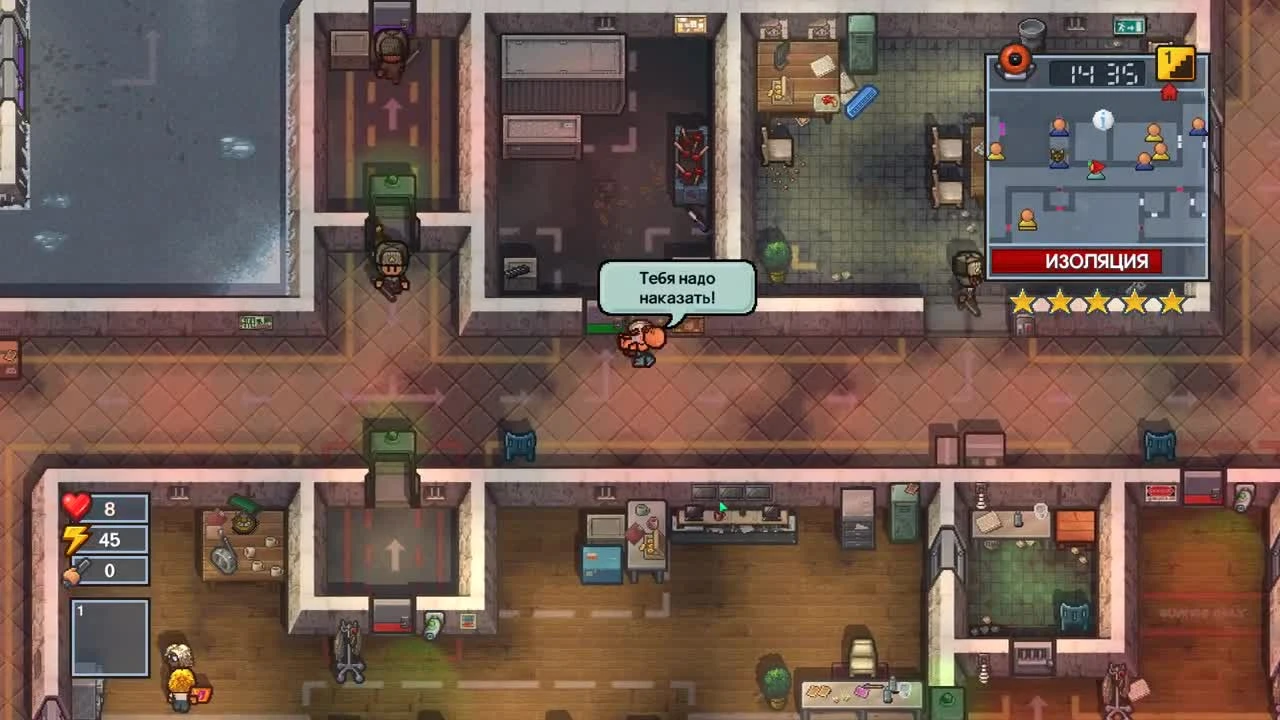Click the red security camera icon above the minimap
The height and width of the screenshot is (720, 1280).
click(x=1012, y=60)
